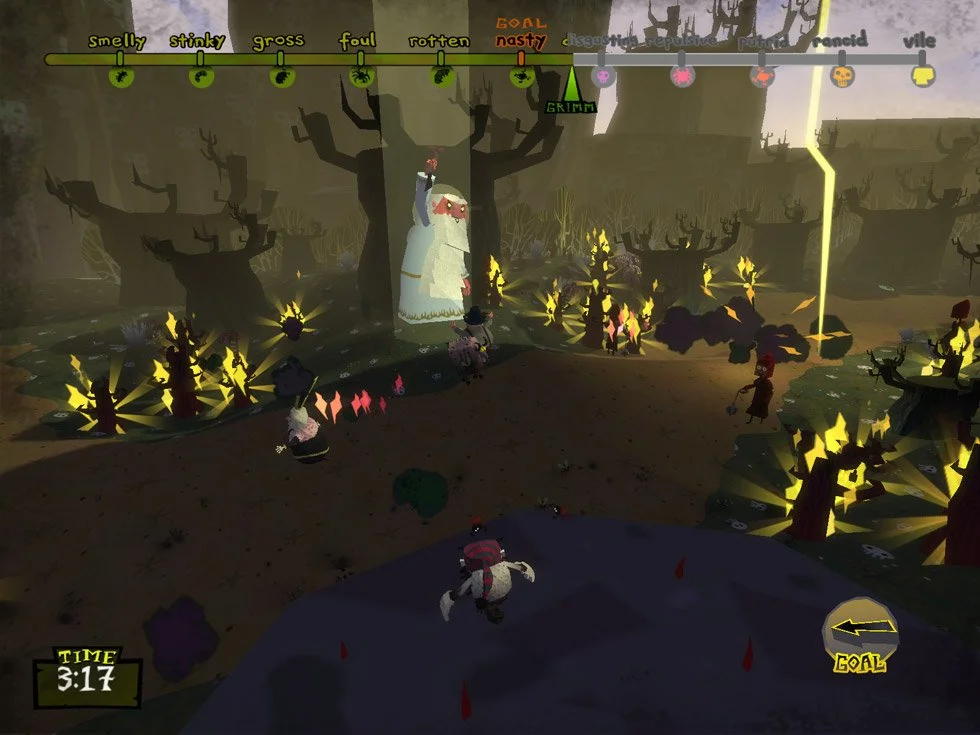
Task: Click the gross level bug icon
Action: point(281,76)
